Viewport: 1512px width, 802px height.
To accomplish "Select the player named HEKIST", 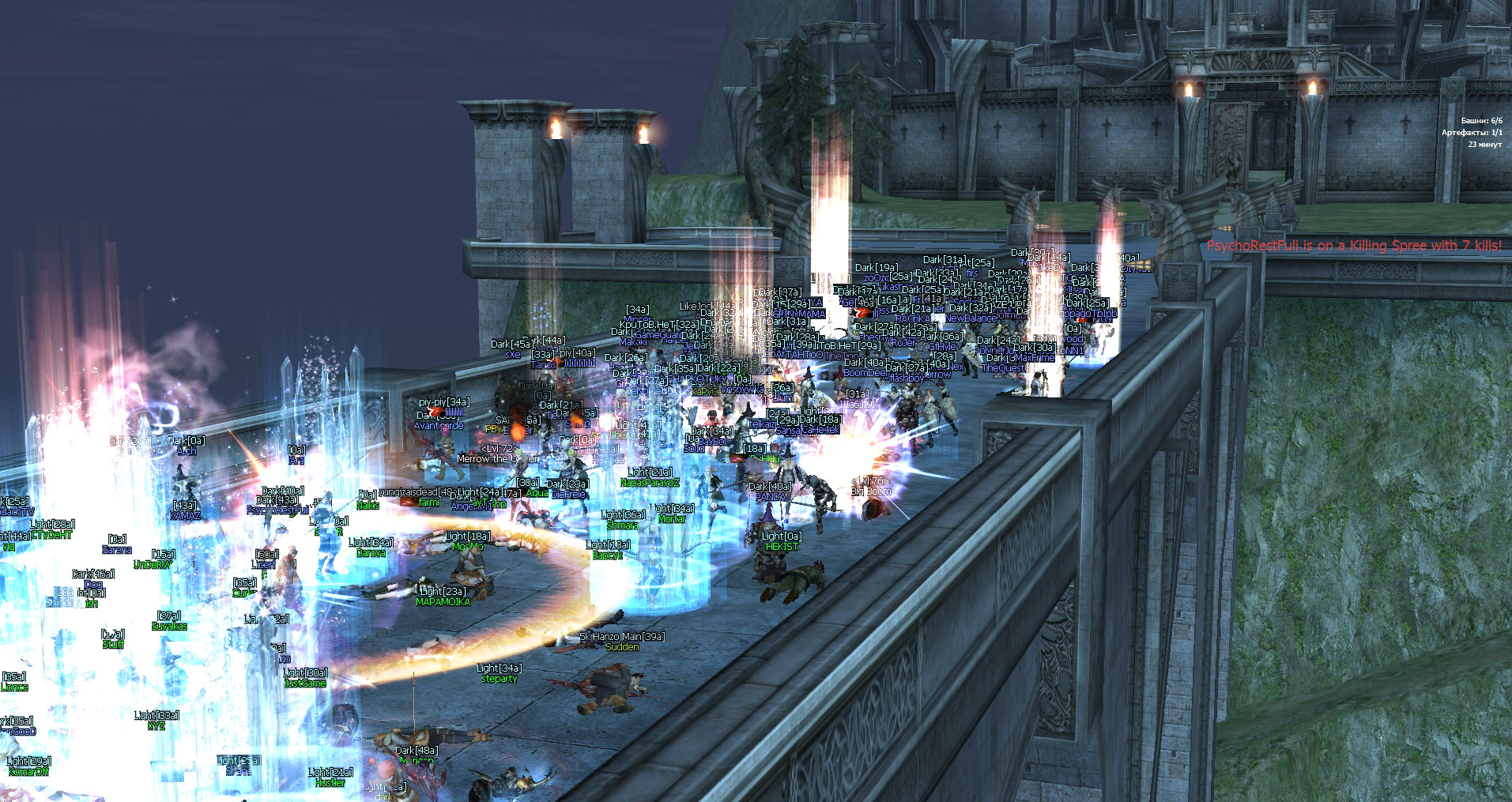I will click(779, 545).
